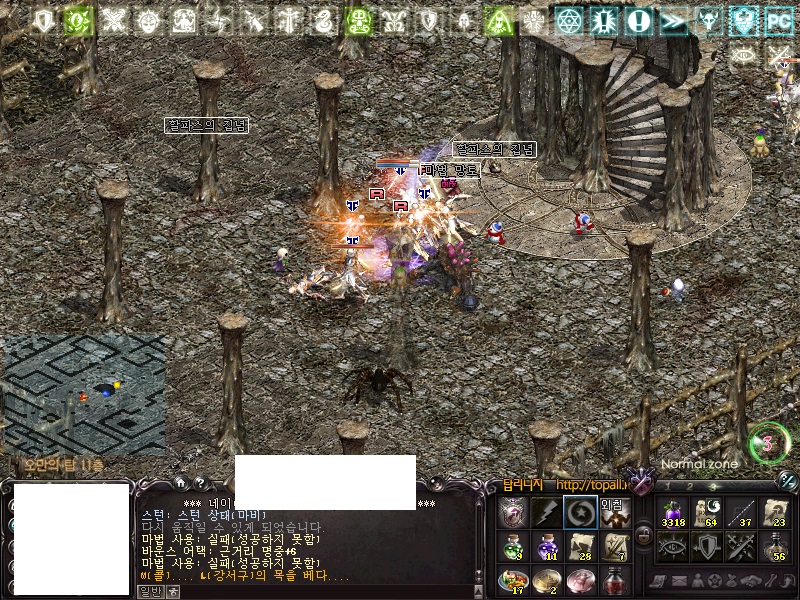Toggle the hotbar padlock button
Screen dimensions: 800x600
pyautogui.click(x=644, y=536)
